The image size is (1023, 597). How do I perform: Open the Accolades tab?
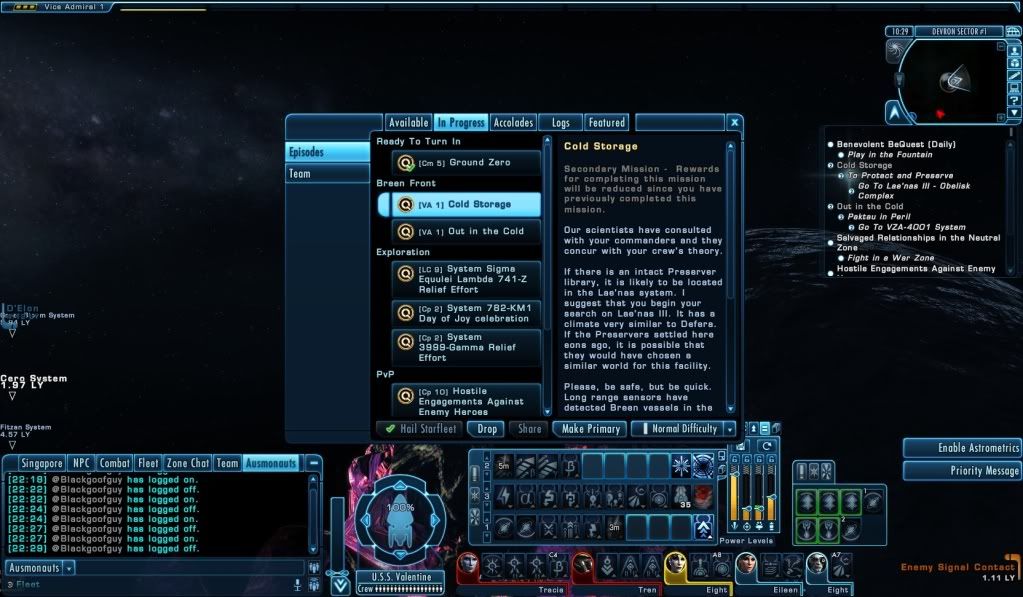pos(514,123)
